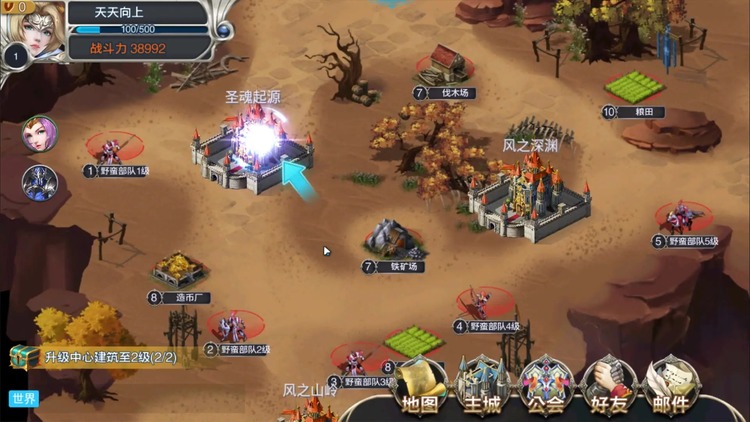750x422 pixels.
Task: Click the quest tracker treasure chest
Action: (24, 357)
